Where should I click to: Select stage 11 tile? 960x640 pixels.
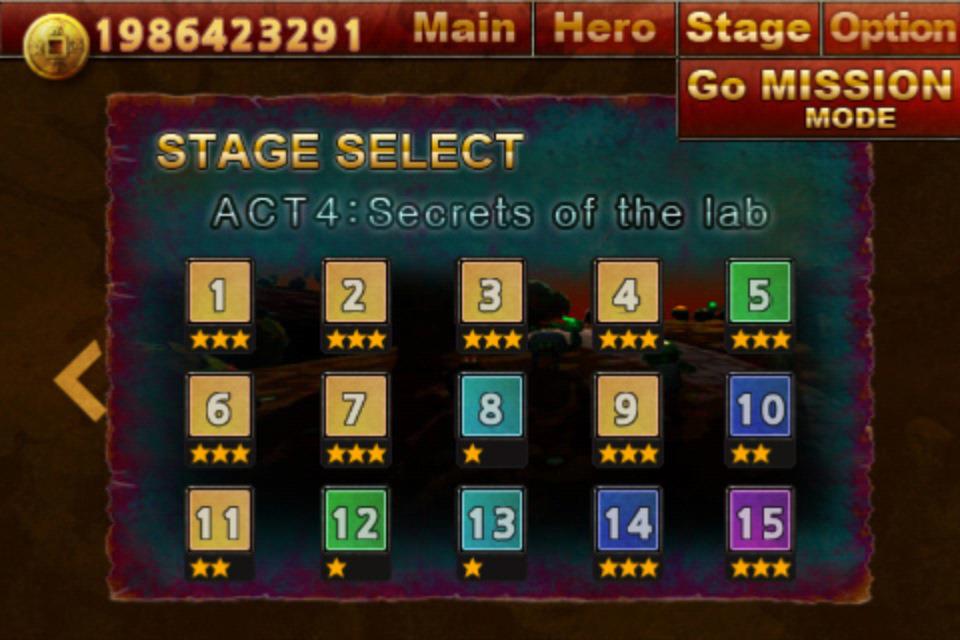[219, 521]
